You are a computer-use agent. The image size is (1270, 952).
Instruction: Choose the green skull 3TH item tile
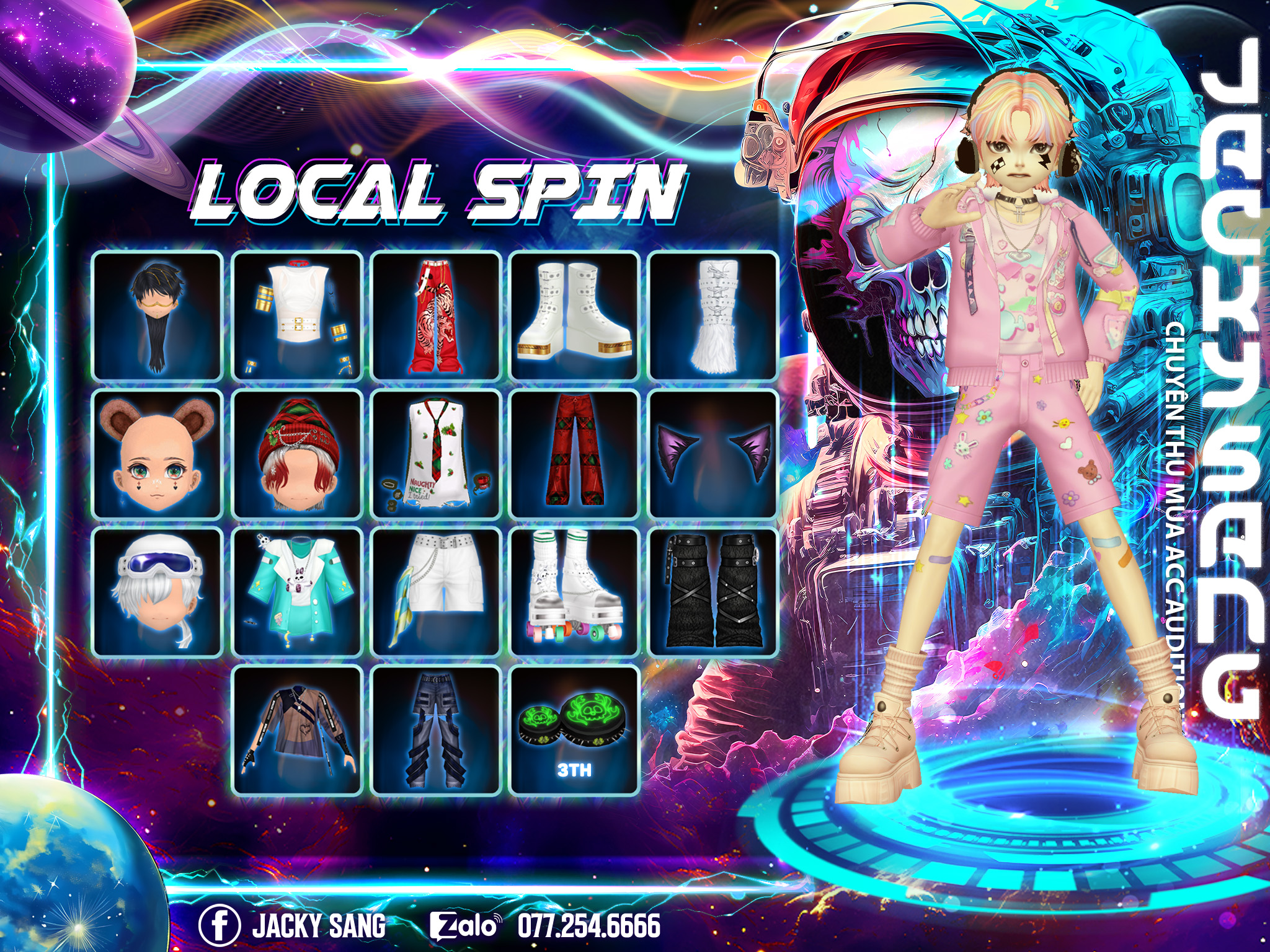pos(574,730)
